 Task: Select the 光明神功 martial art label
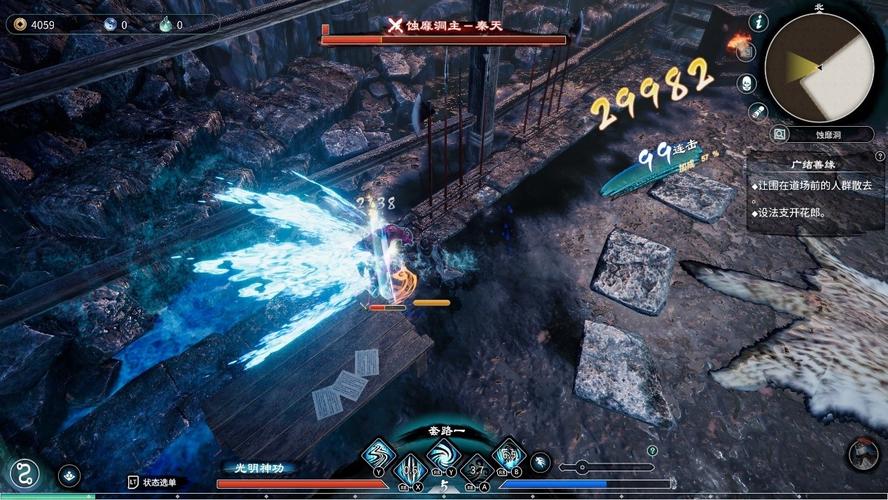[259, 467]
